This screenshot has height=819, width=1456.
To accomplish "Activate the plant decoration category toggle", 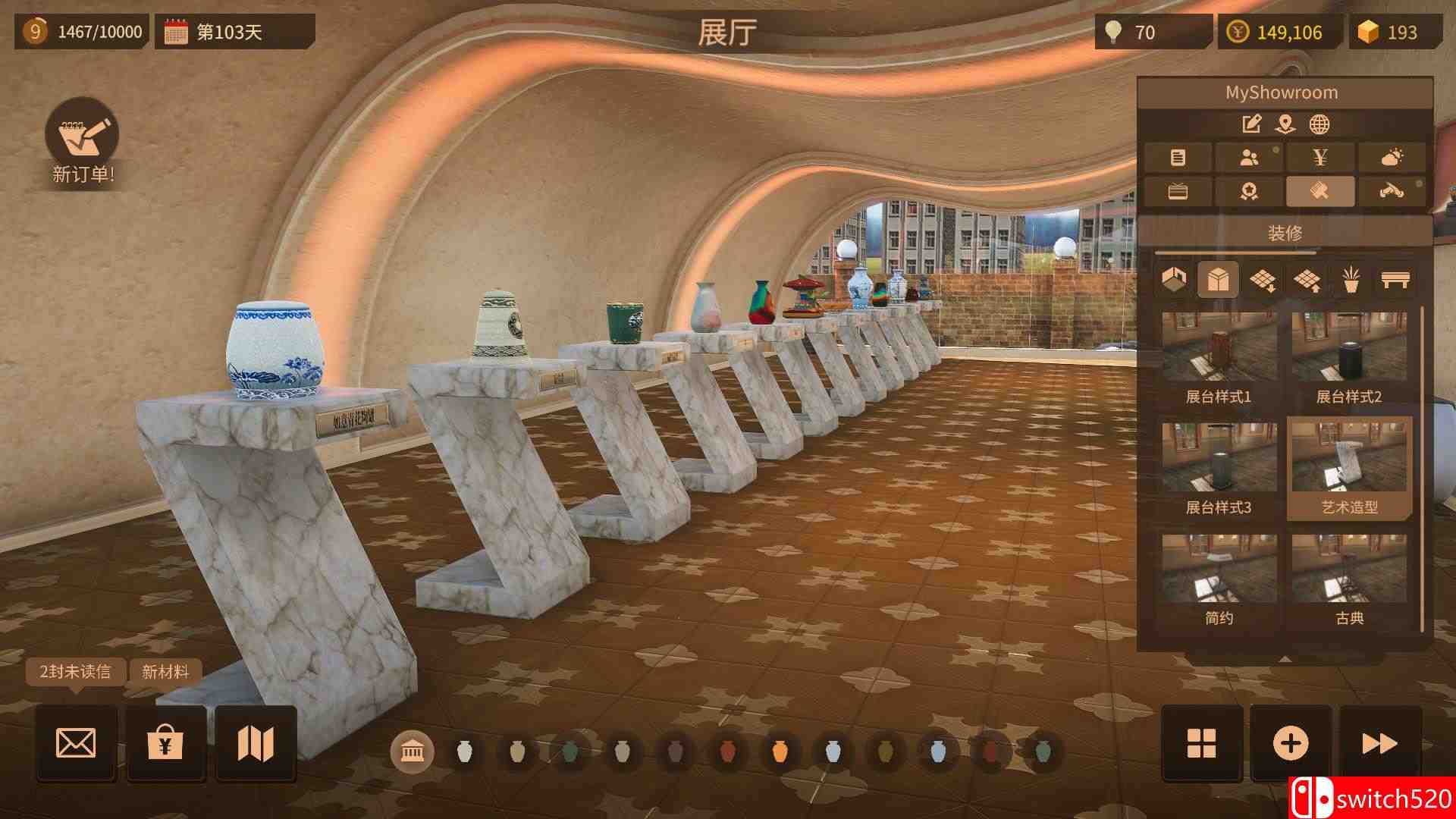I will pyautogui.click(x=1351, y=280).
